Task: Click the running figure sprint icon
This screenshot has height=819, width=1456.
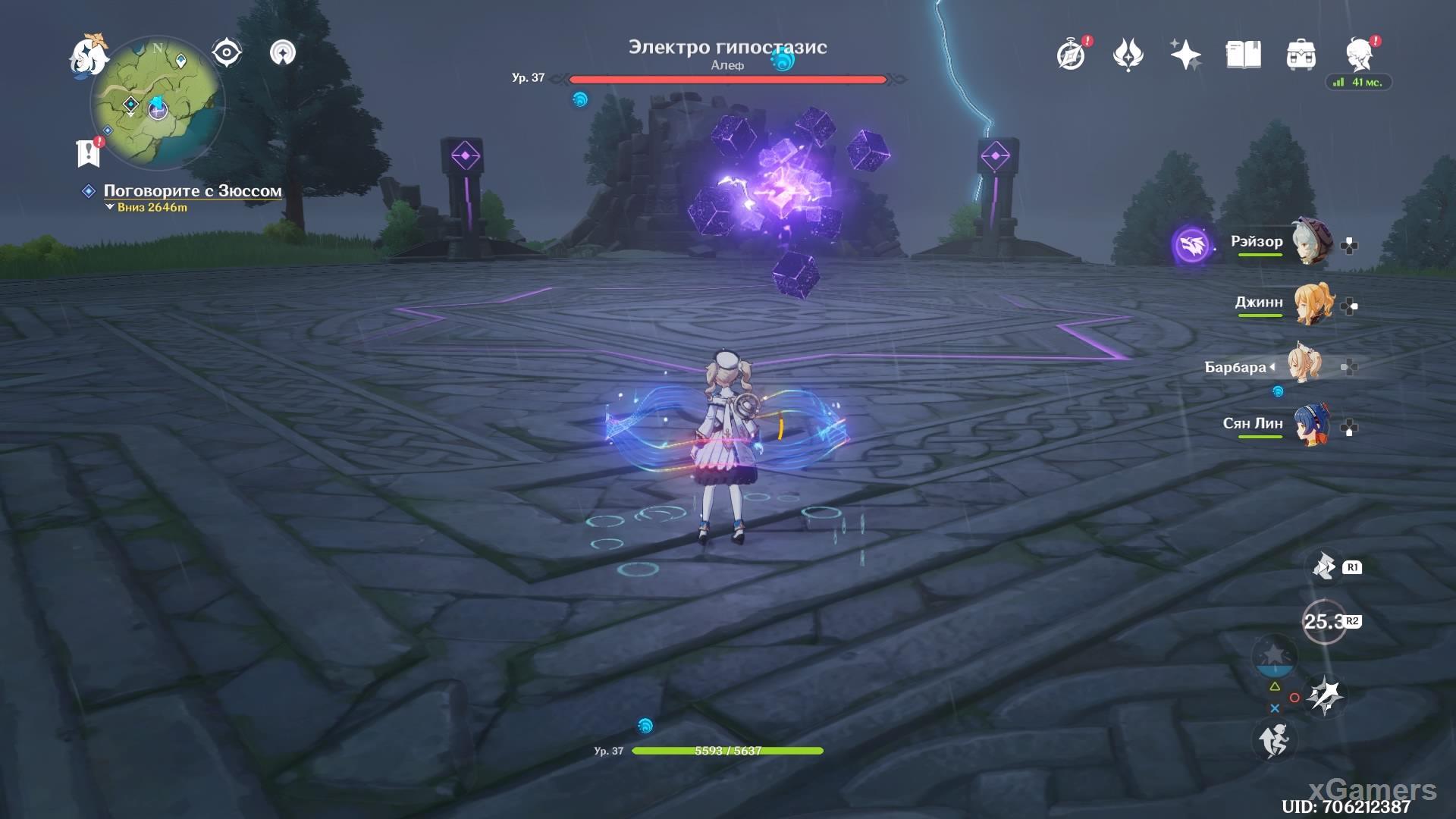Action: (x=1275, y=739)
